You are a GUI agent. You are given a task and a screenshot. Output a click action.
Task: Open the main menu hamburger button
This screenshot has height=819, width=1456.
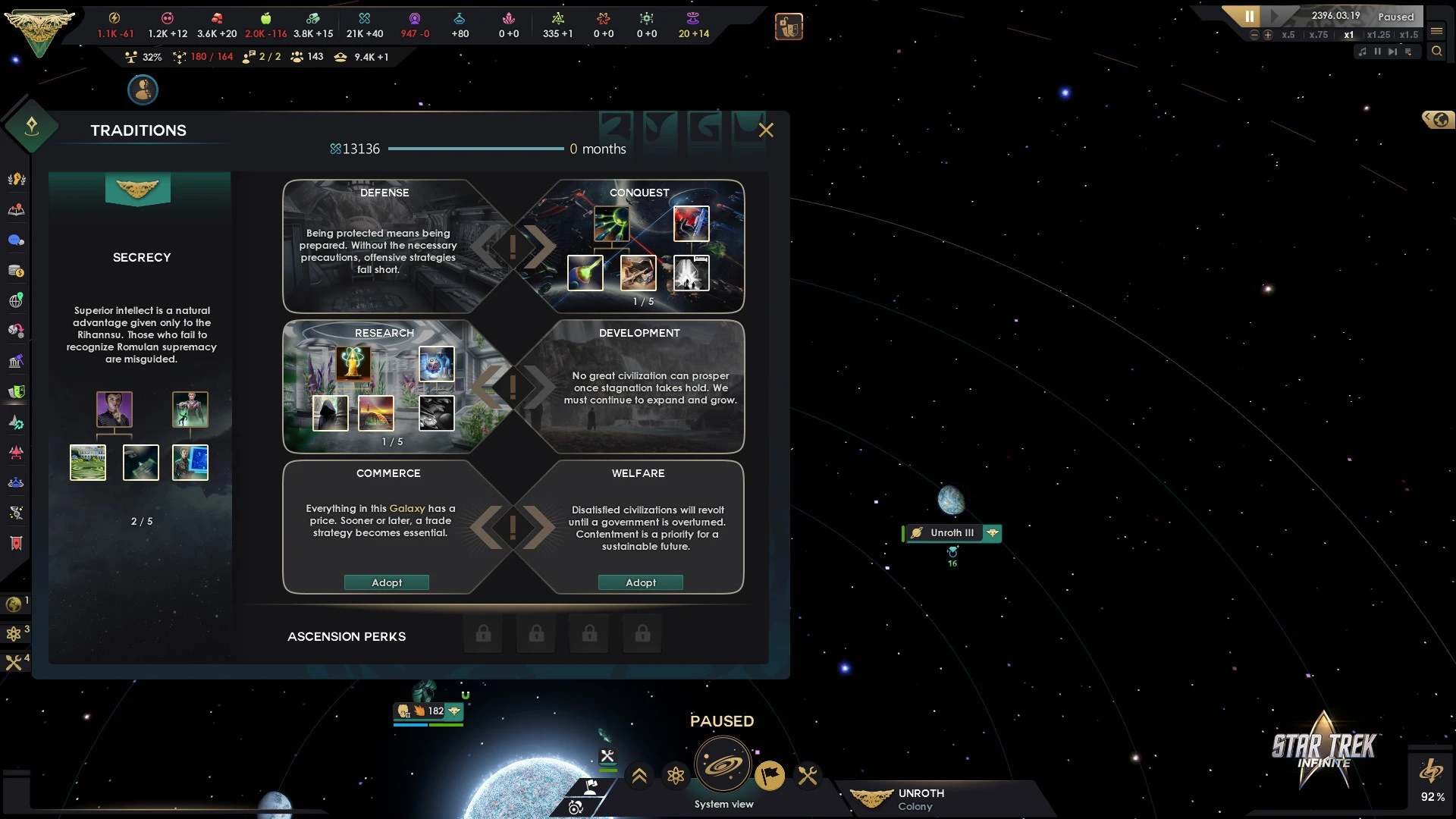[x=1436, y=31]
